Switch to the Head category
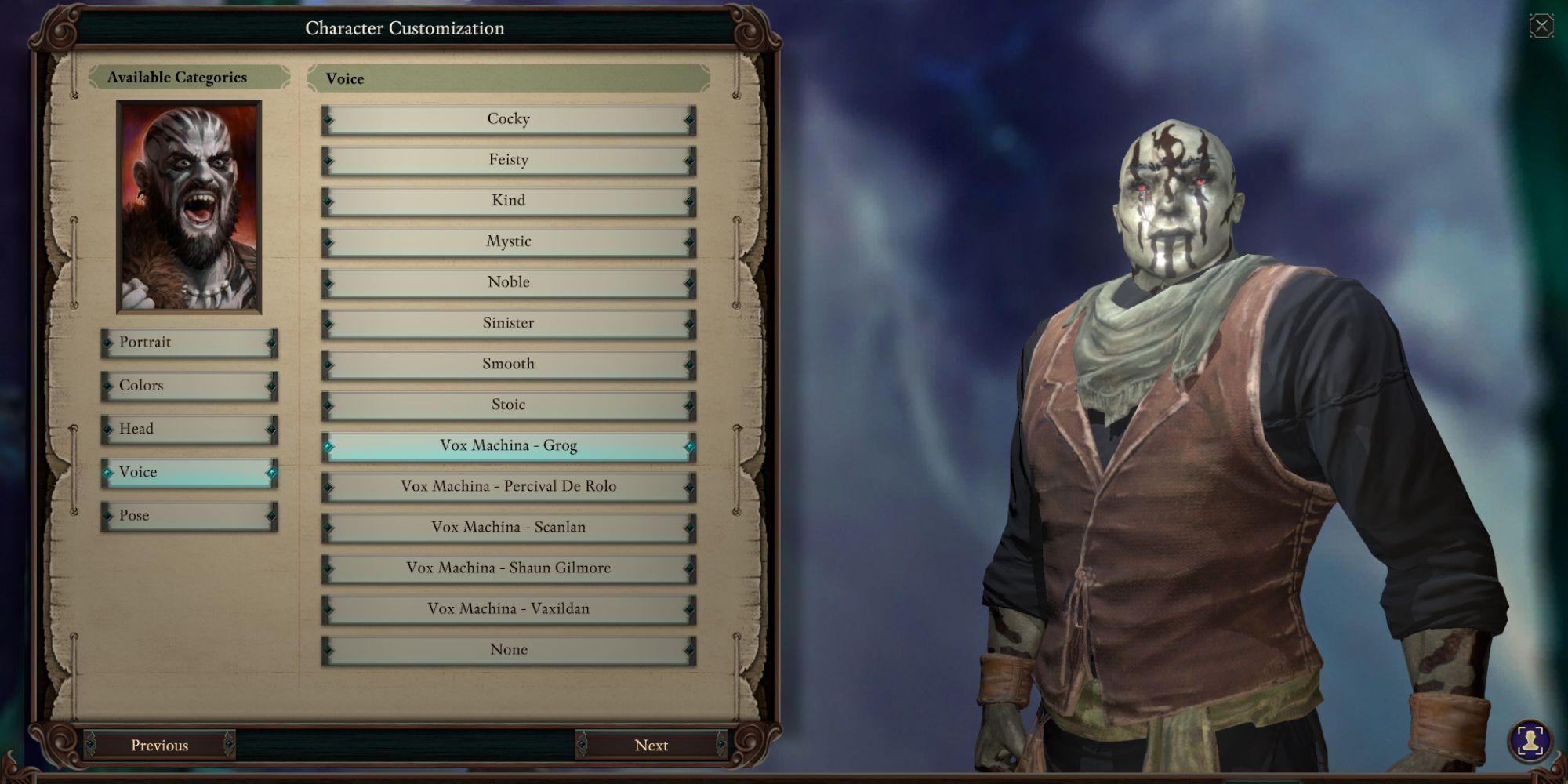The width and height of the screenshot is (1568, 784). 188,429
